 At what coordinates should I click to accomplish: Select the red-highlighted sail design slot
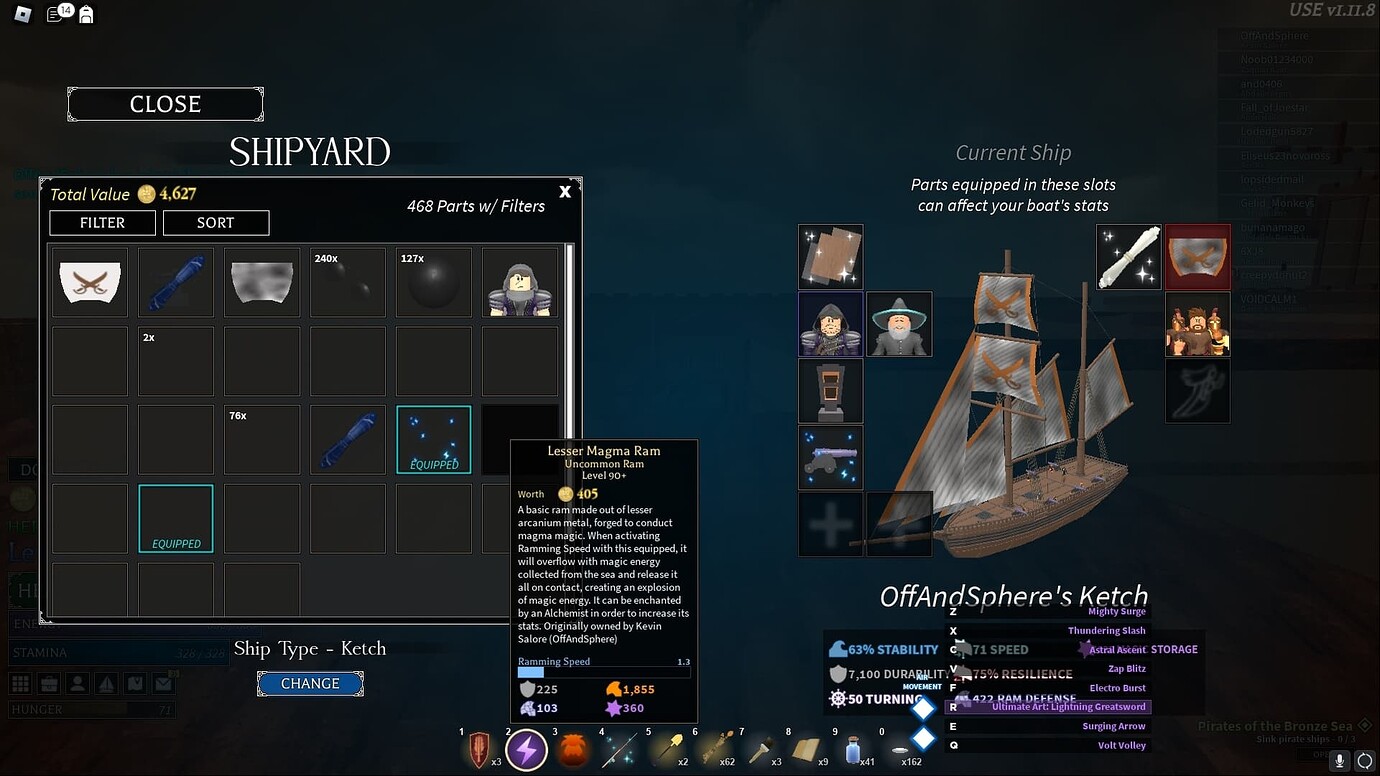pyautogui.click(x=1198, y=257)
